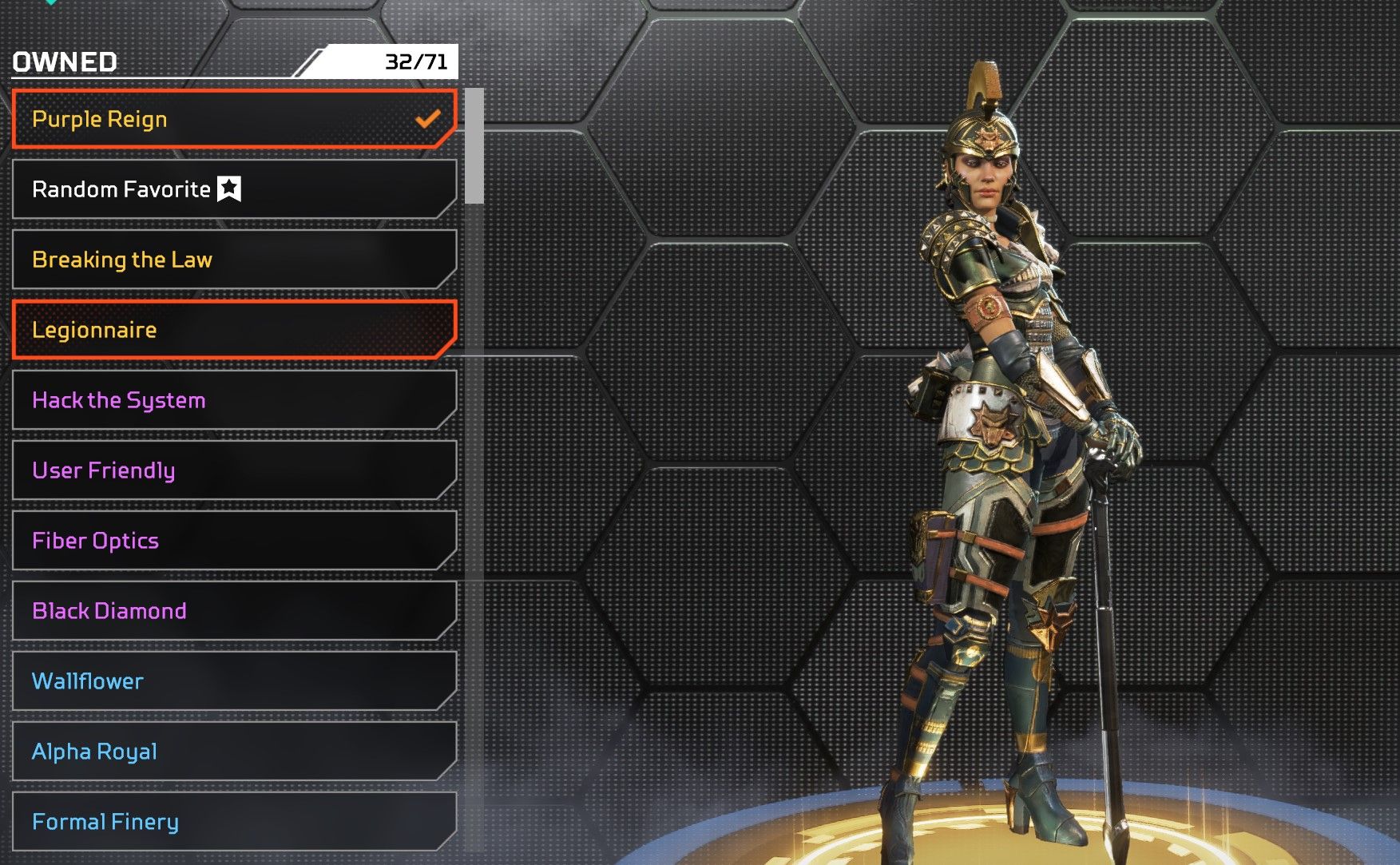Select the Purple Reign skin
Viewport: 1400px width, 865px height.
click(233, 119)
